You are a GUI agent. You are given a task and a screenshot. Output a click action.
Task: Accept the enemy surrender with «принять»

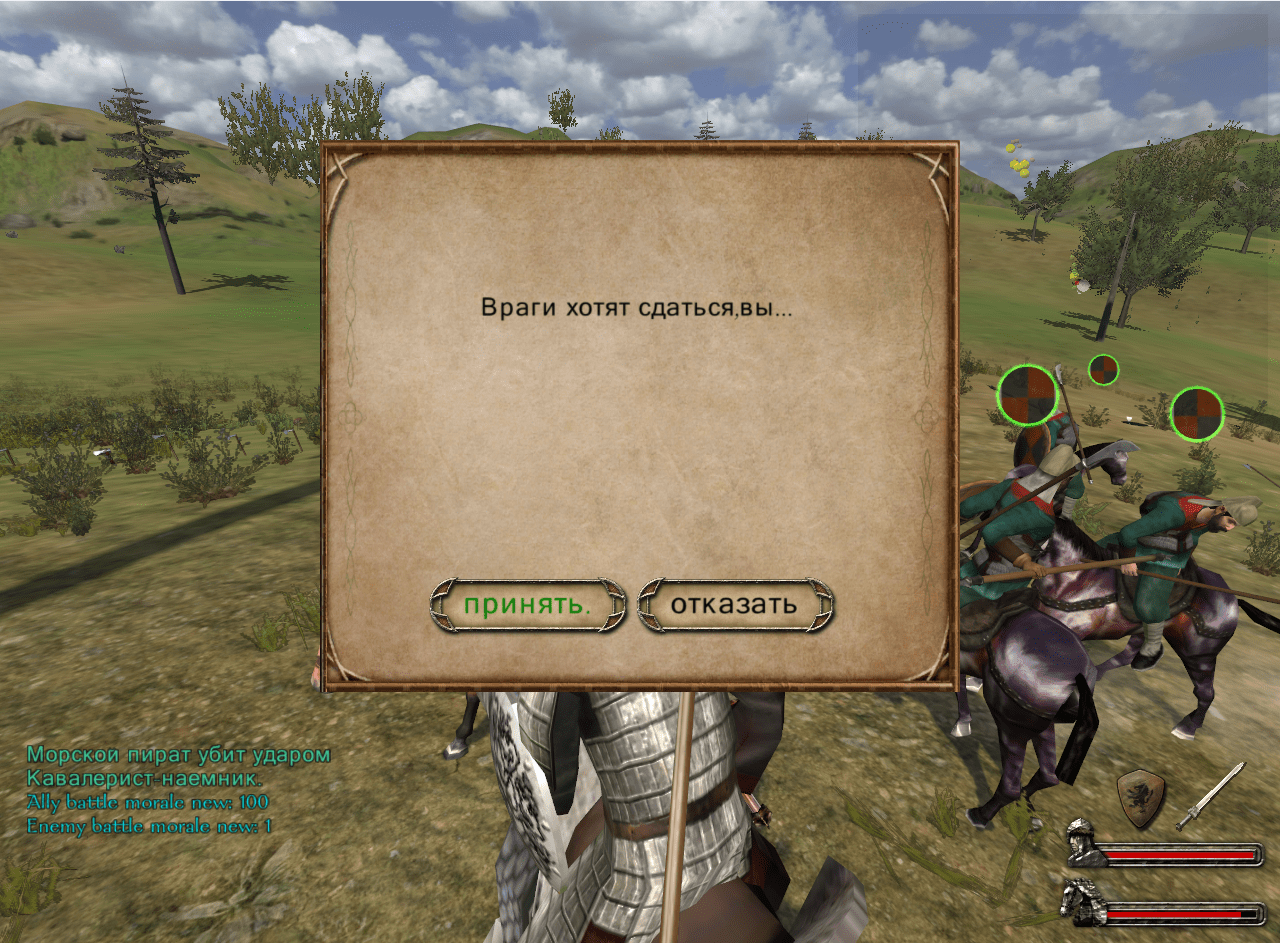[x=527, y=604]
